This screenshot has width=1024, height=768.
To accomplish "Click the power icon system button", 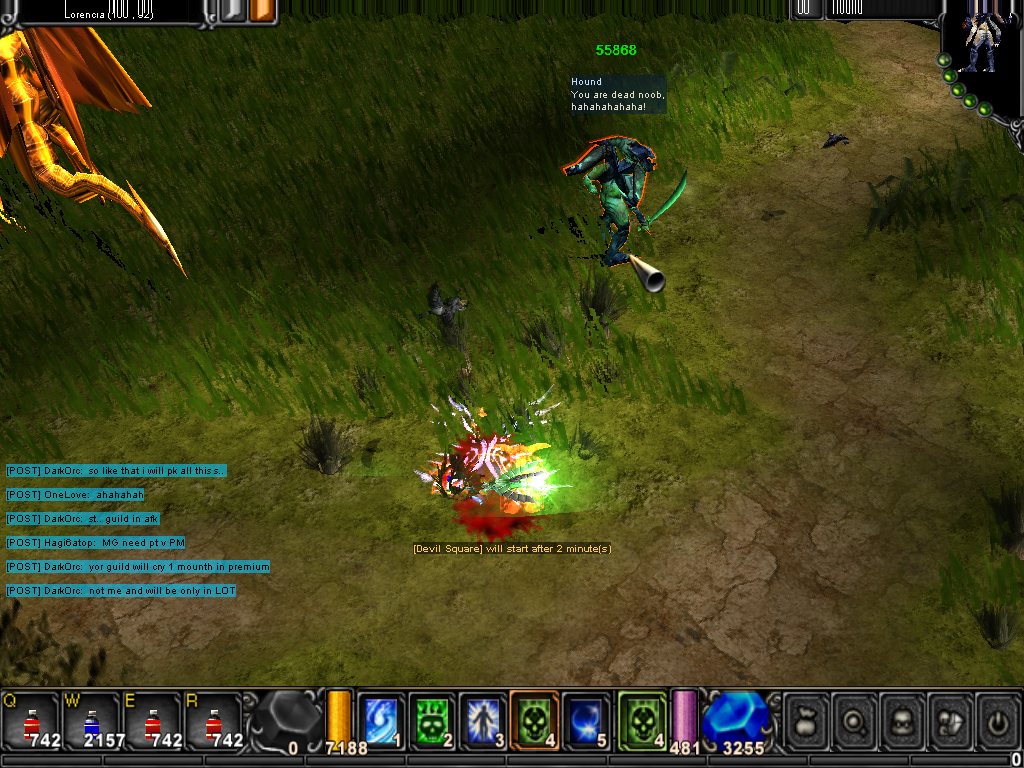I will pyautogui.click(x=998, y=720).
